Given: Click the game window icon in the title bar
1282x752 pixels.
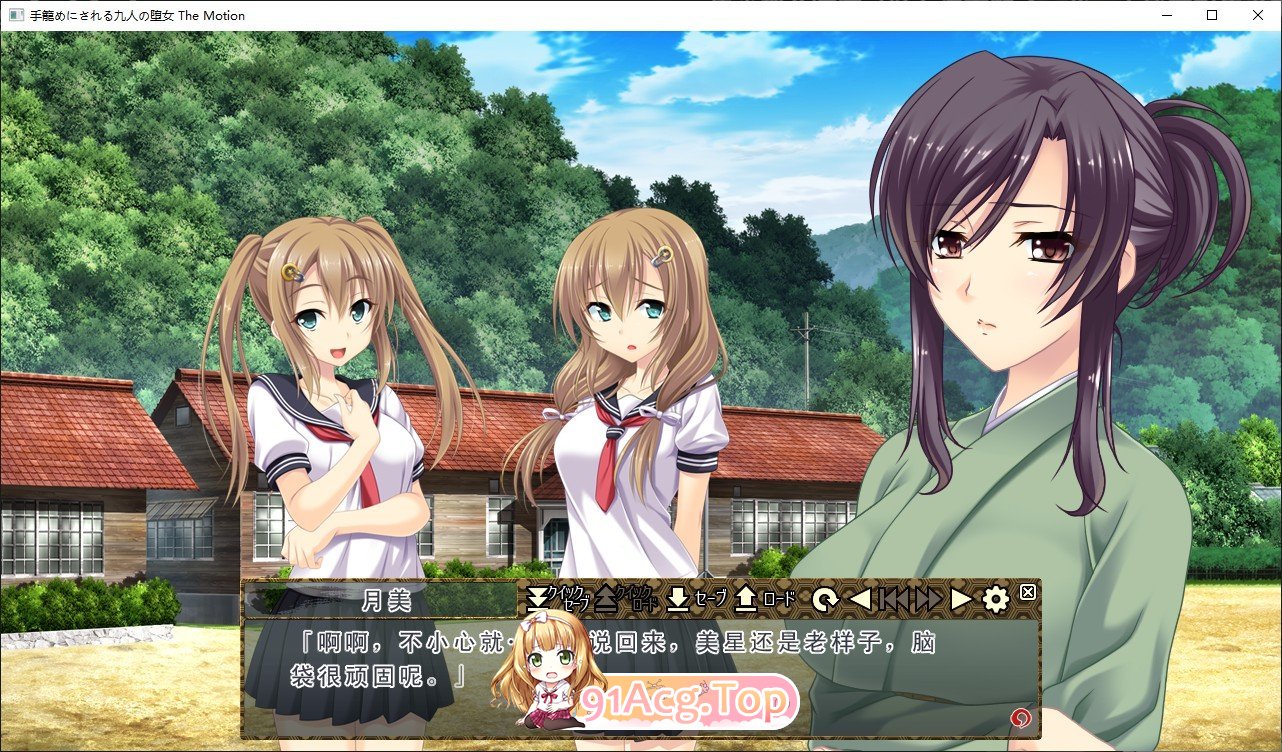Looking at the screenshot, I should (x=14, y=15).
